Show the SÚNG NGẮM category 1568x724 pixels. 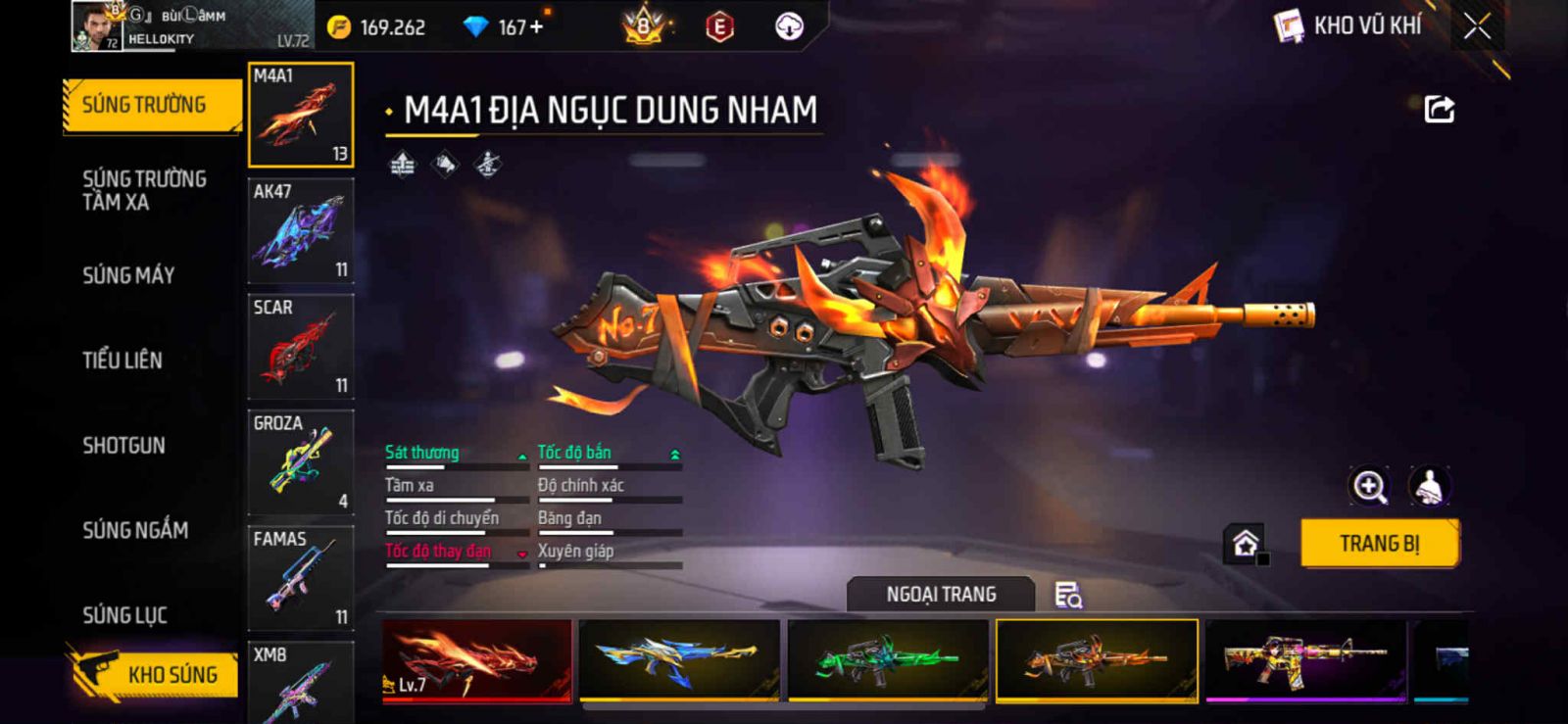[x=135, y=530]
